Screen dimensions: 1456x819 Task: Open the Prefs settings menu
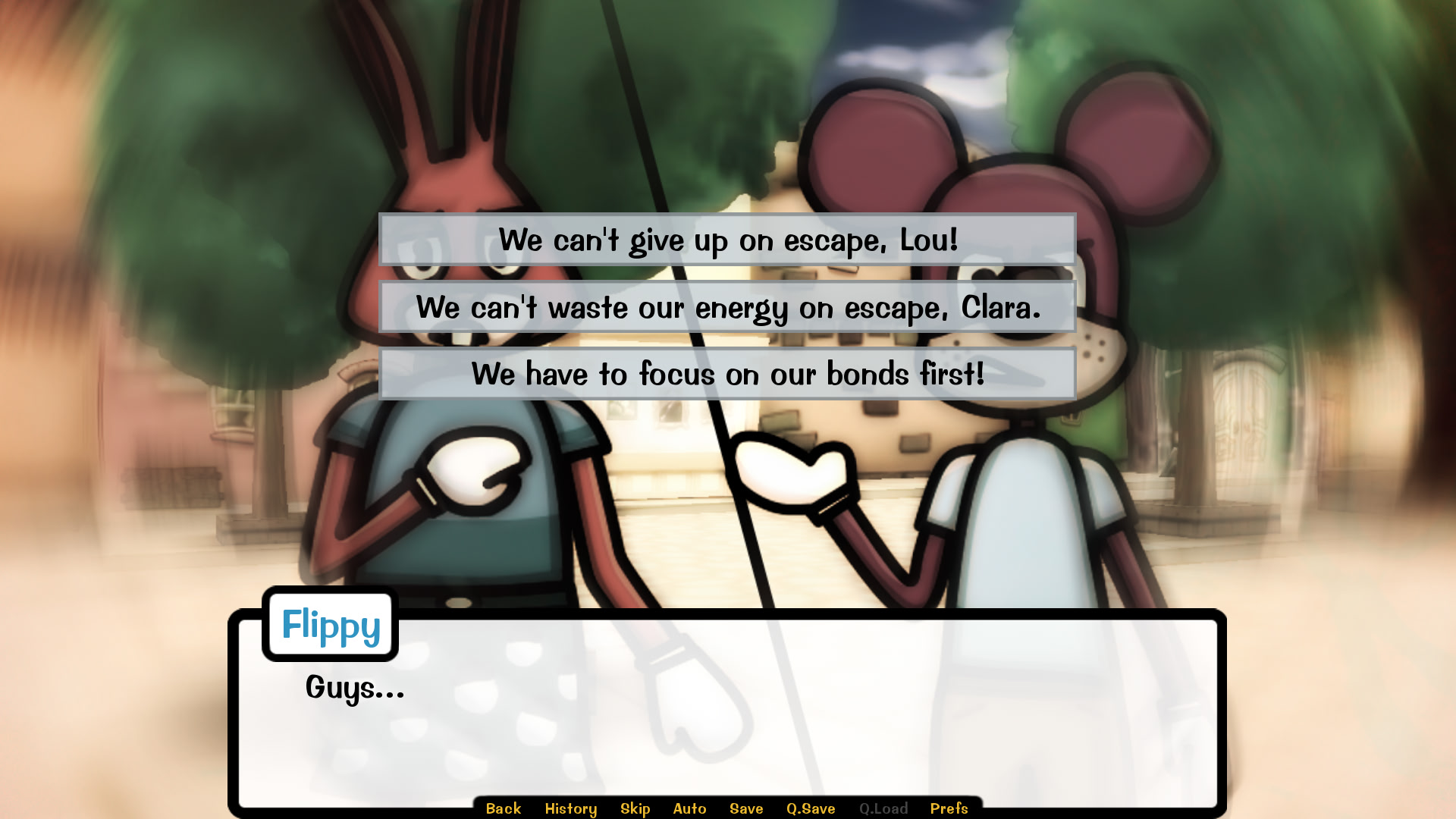point(949,808)
